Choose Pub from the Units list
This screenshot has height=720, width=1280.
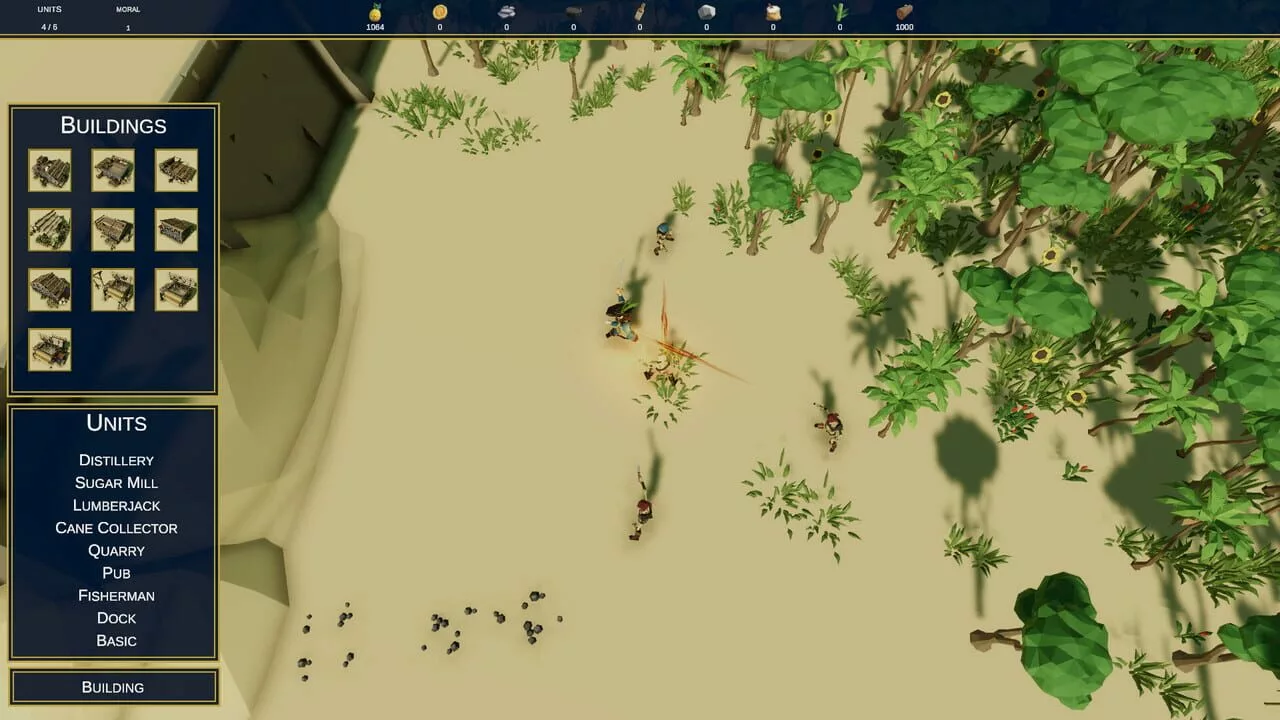tap(116, 573)
